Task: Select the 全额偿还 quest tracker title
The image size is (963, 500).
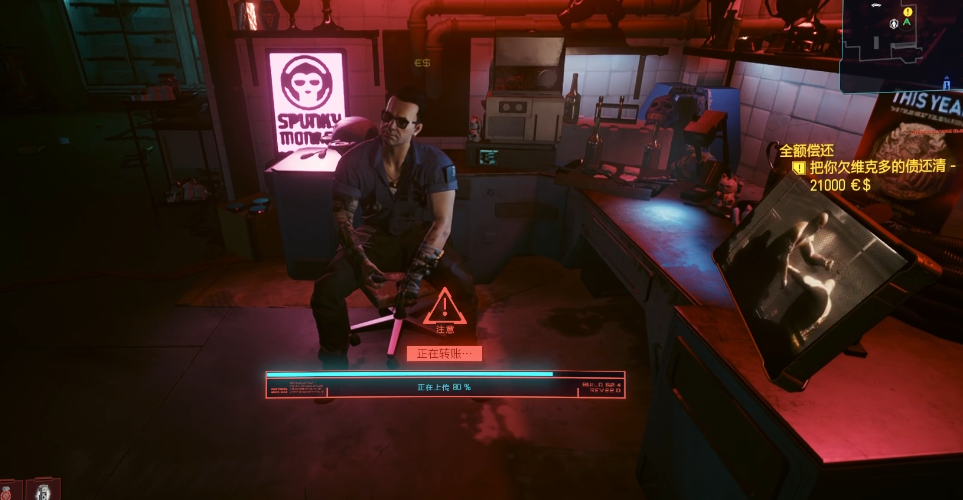Action: click(806, 151)
